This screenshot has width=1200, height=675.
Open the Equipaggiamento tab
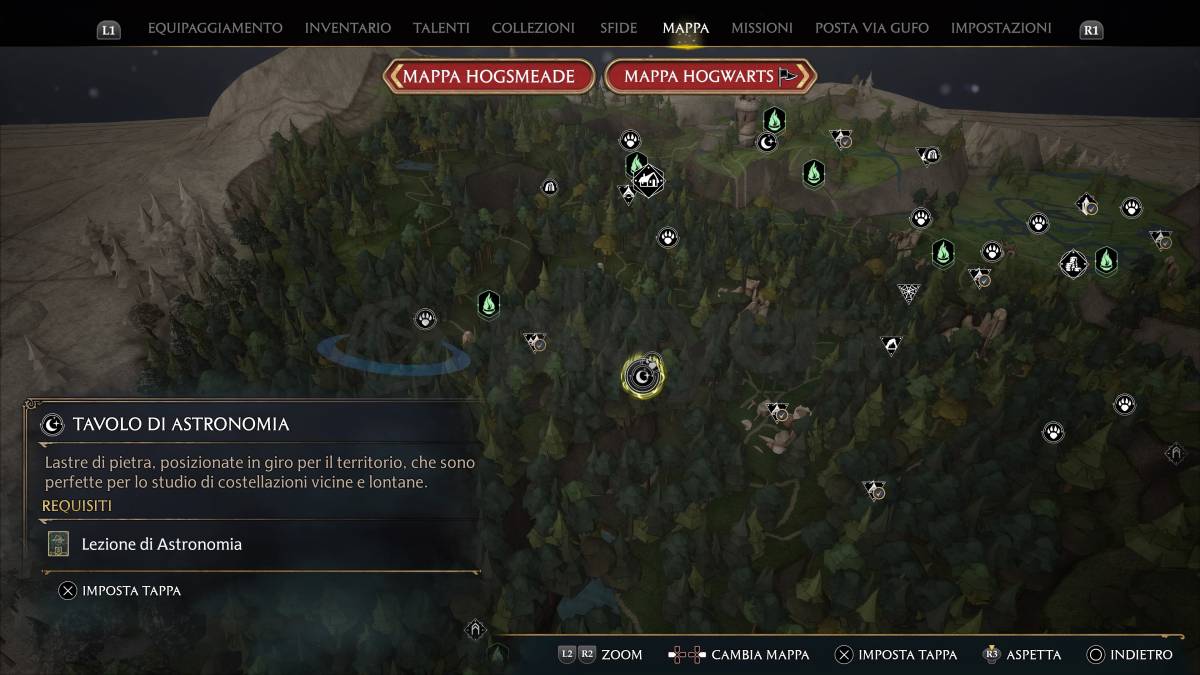(215, 28)
